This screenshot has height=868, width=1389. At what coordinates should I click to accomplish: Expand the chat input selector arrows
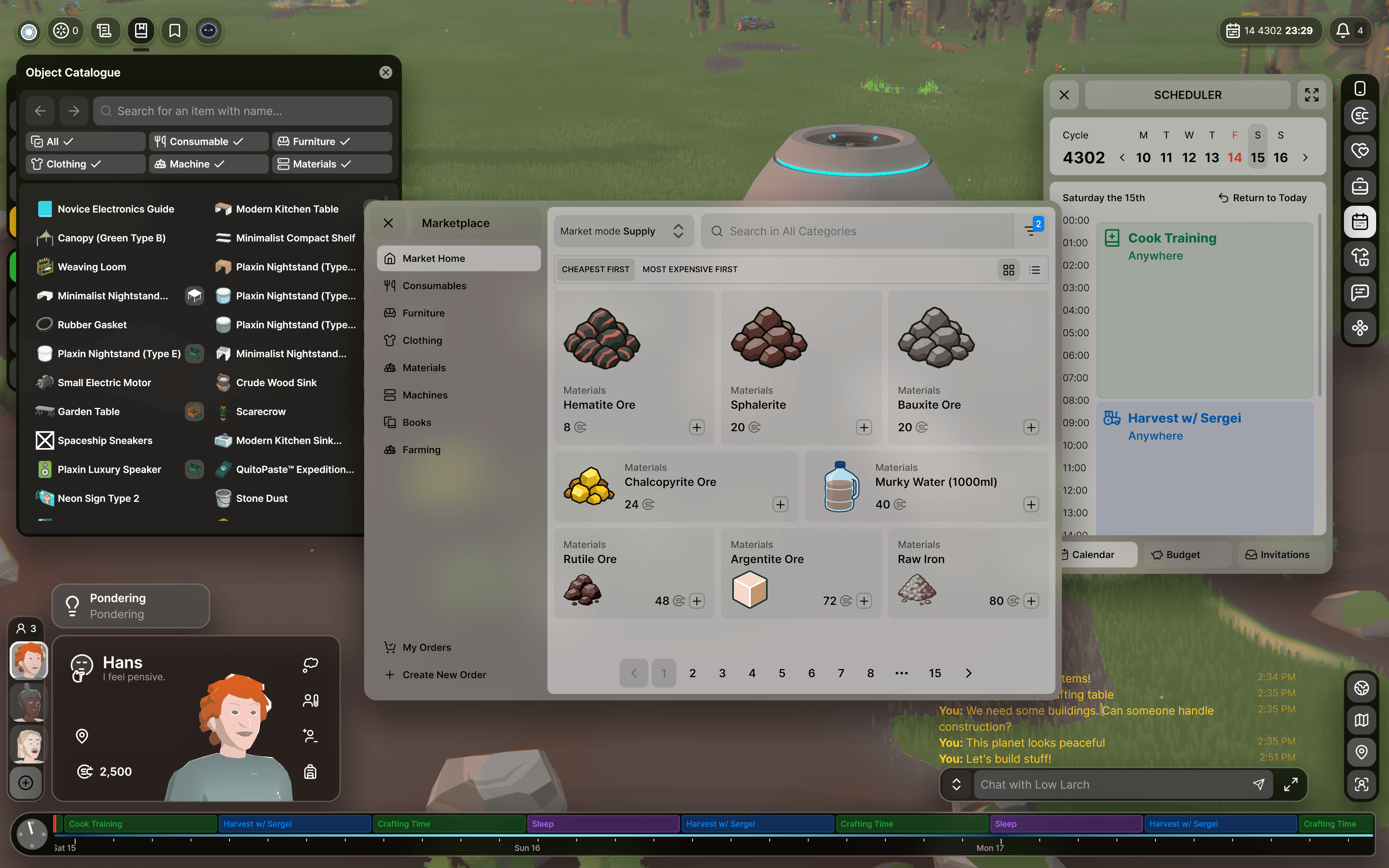tap(956, 784)
